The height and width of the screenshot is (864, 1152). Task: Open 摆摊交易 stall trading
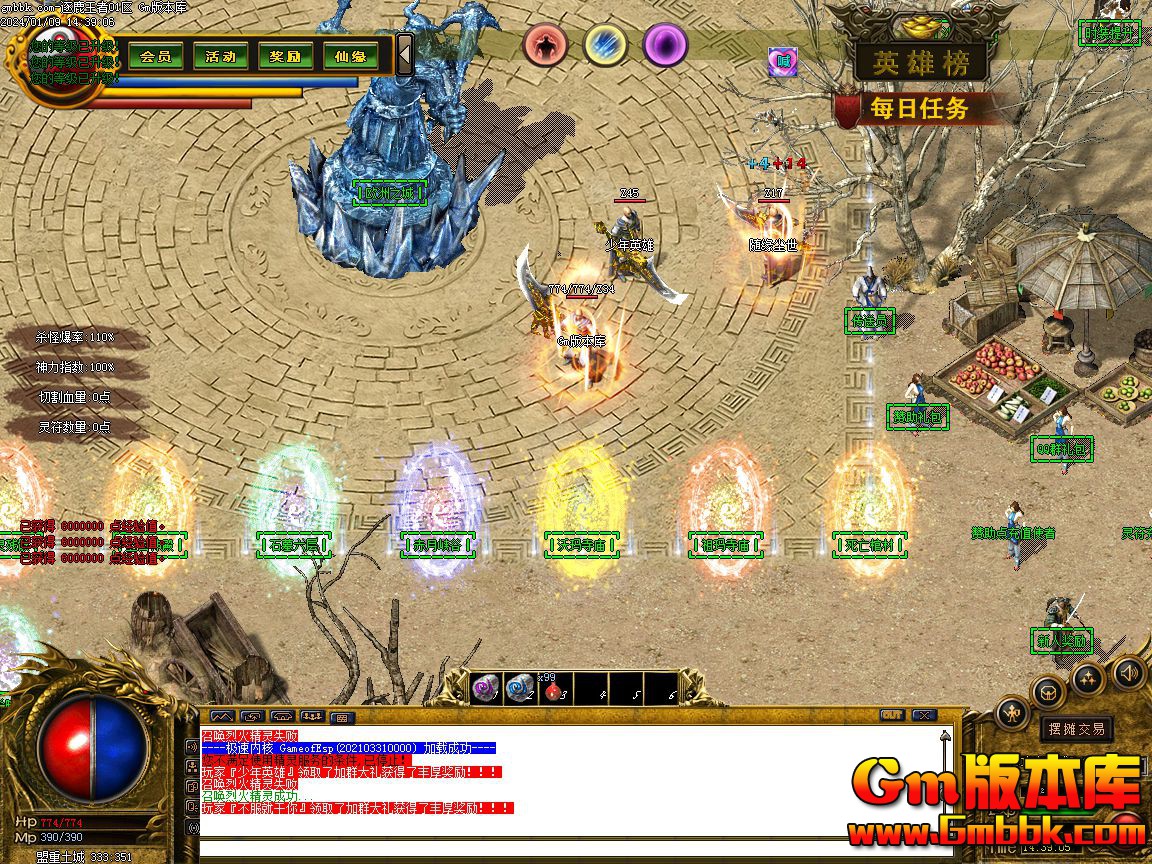1077,729
